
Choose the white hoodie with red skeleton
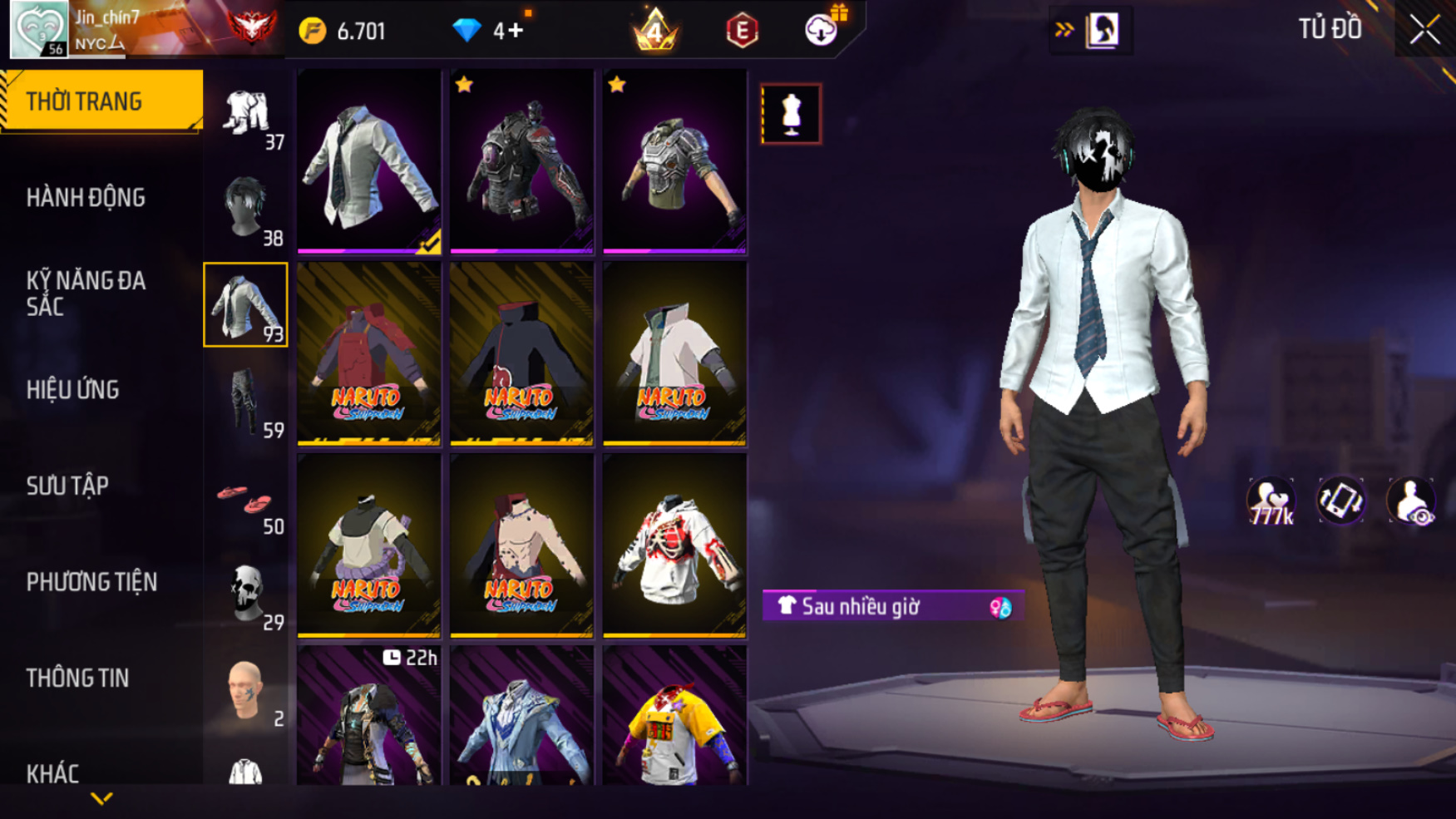coord(674,546)
